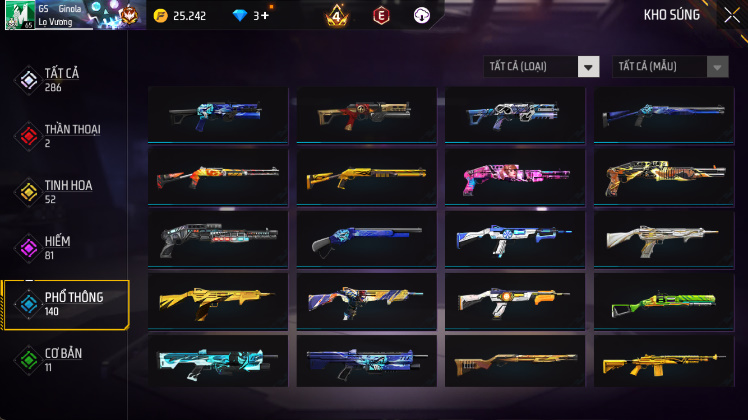
Task: Open the player profile avatar
Action: tap(20, 15)
